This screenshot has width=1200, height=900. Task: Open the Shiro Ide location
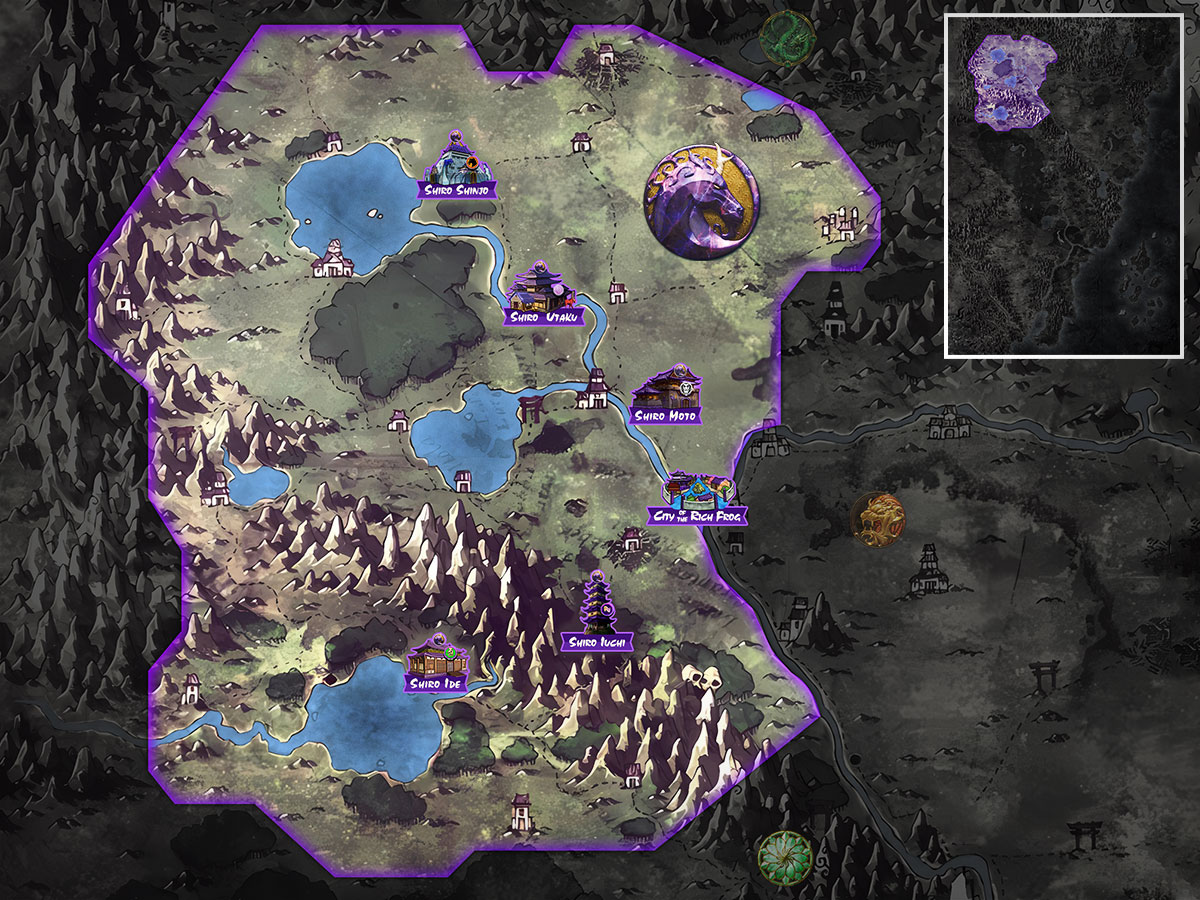(437, 665)
